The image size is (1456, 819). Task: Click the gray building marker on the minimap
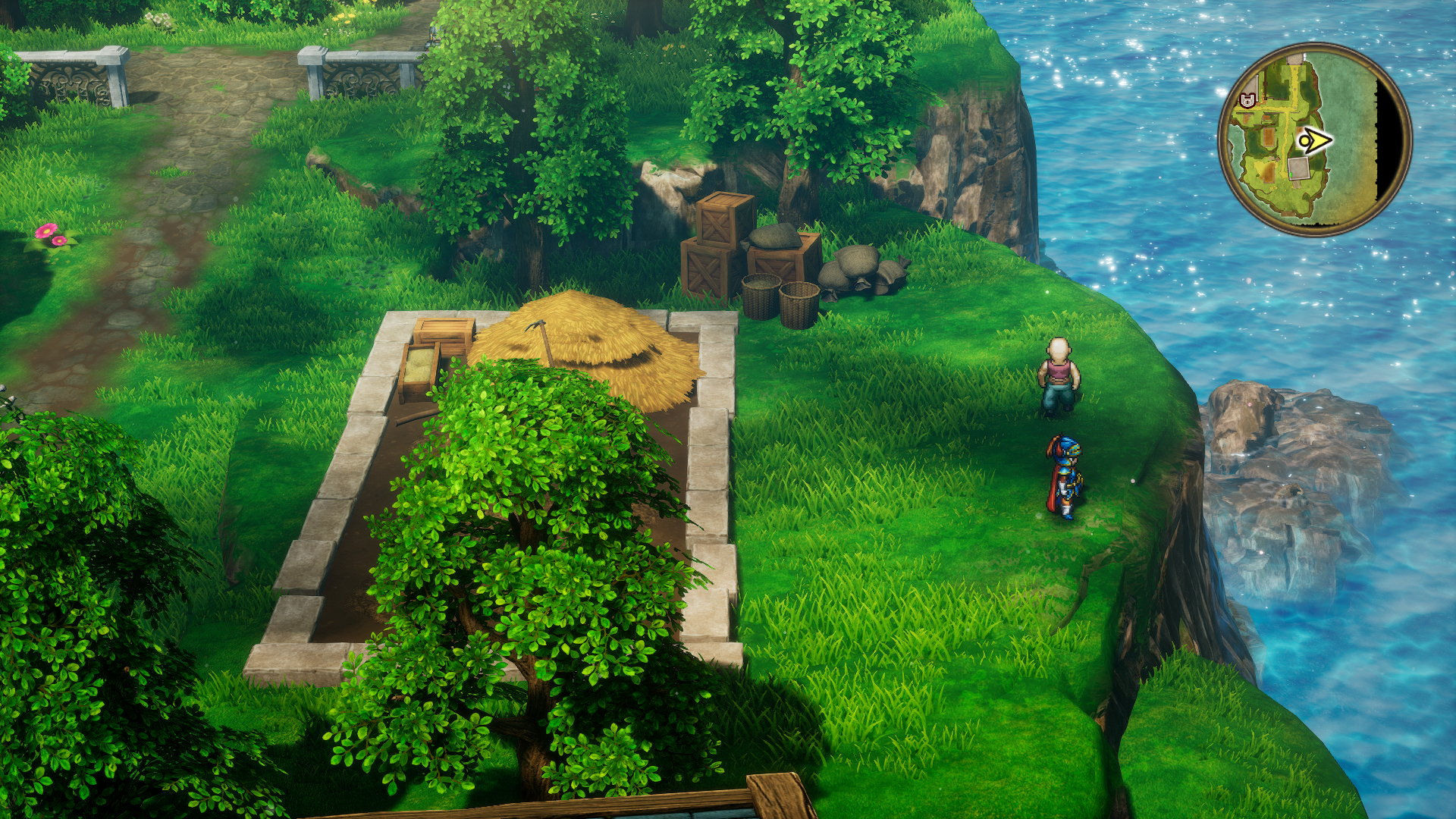click(x=1298, y=169)
